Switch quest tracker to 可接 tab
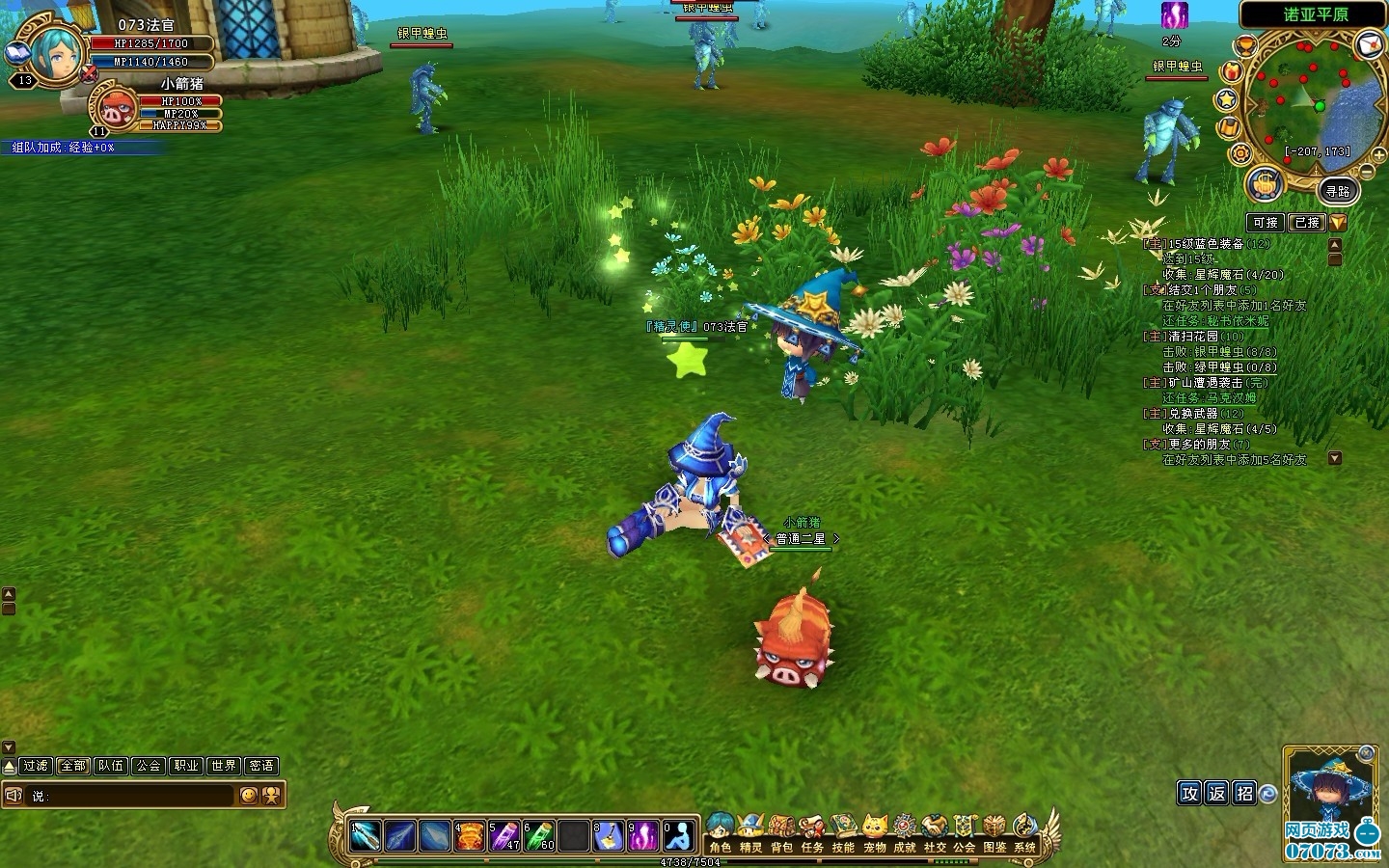Screen dimensions: 1389x868 pos(1266,223)
